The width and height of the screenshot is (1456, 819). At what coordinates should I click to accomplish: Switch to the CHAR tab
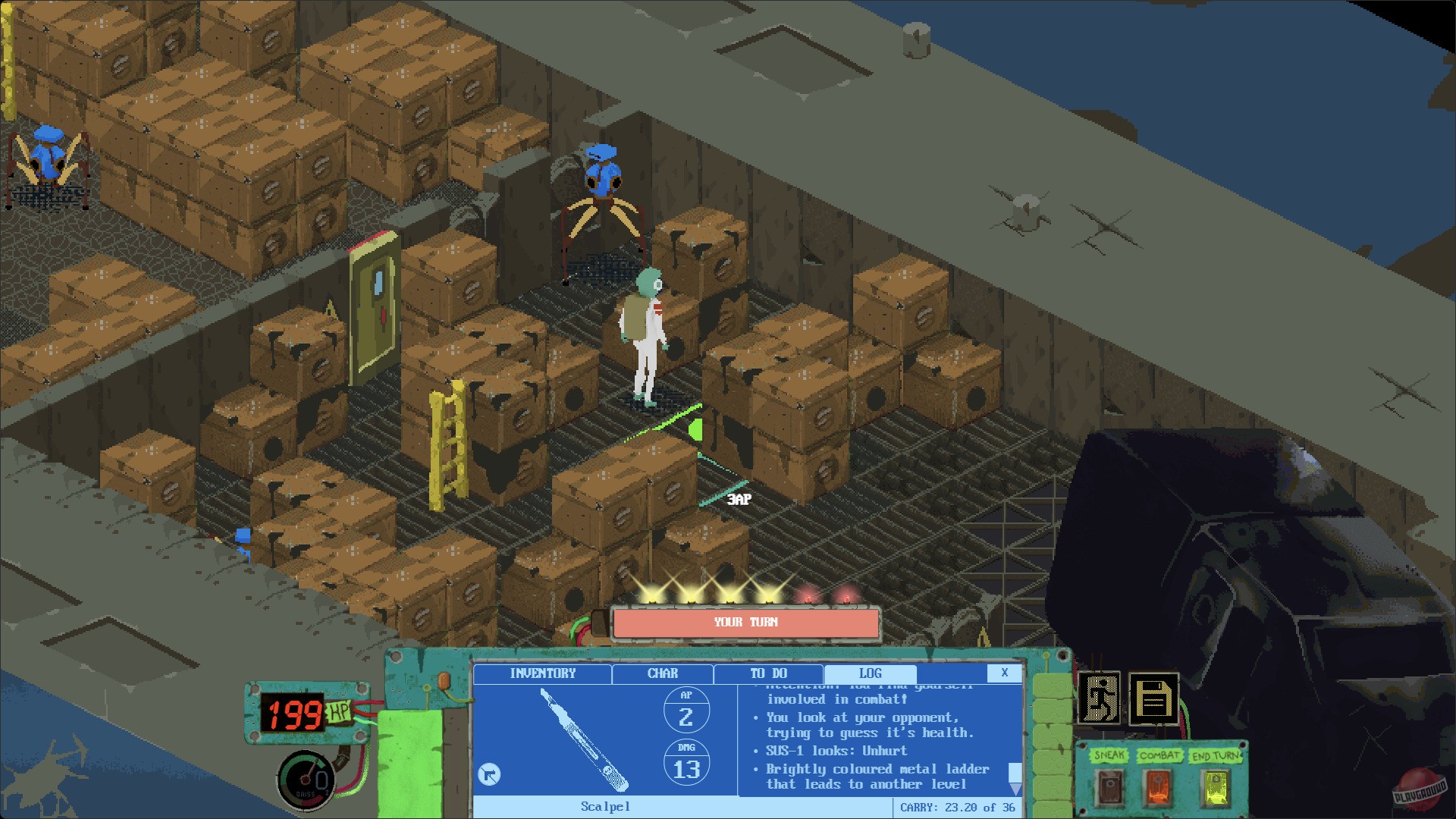click(661, 673)
